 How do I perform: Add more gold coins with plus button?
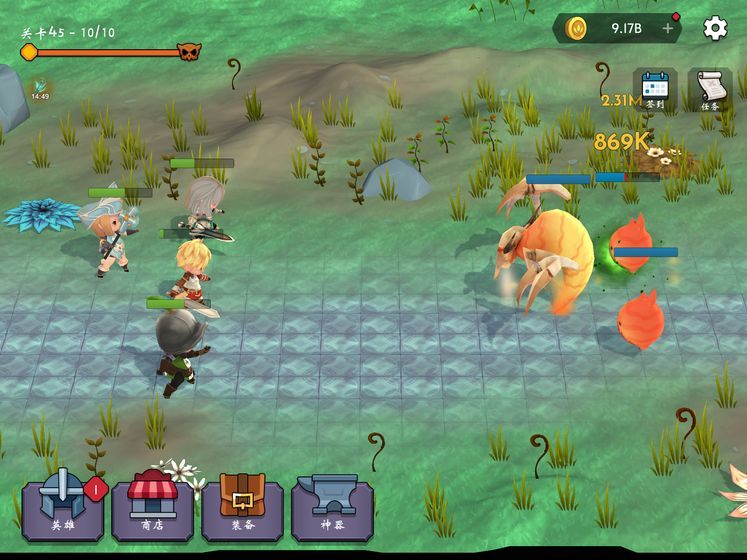(668, 28)
